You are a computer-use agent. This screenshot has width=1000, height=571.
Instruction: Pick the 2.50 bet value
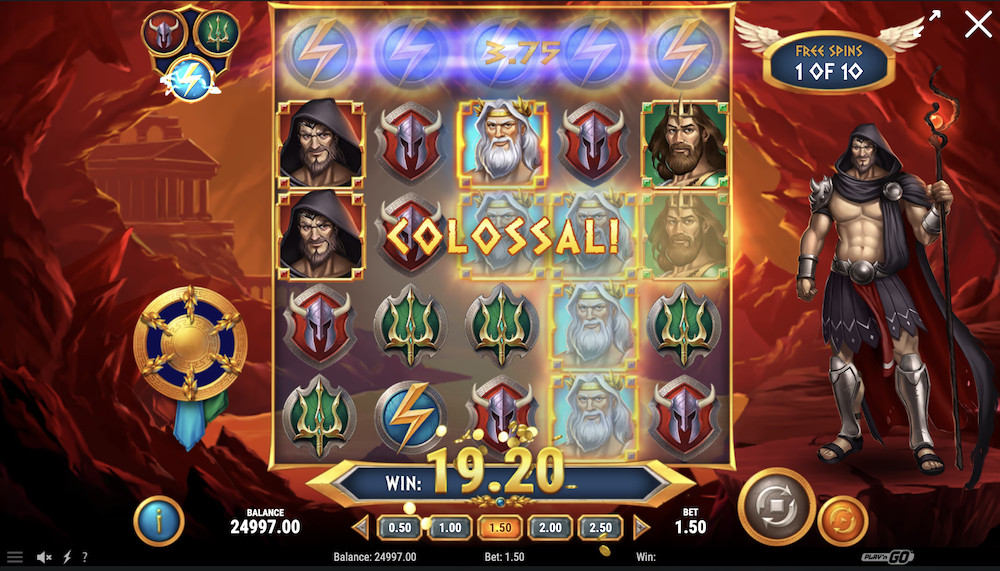601,527
